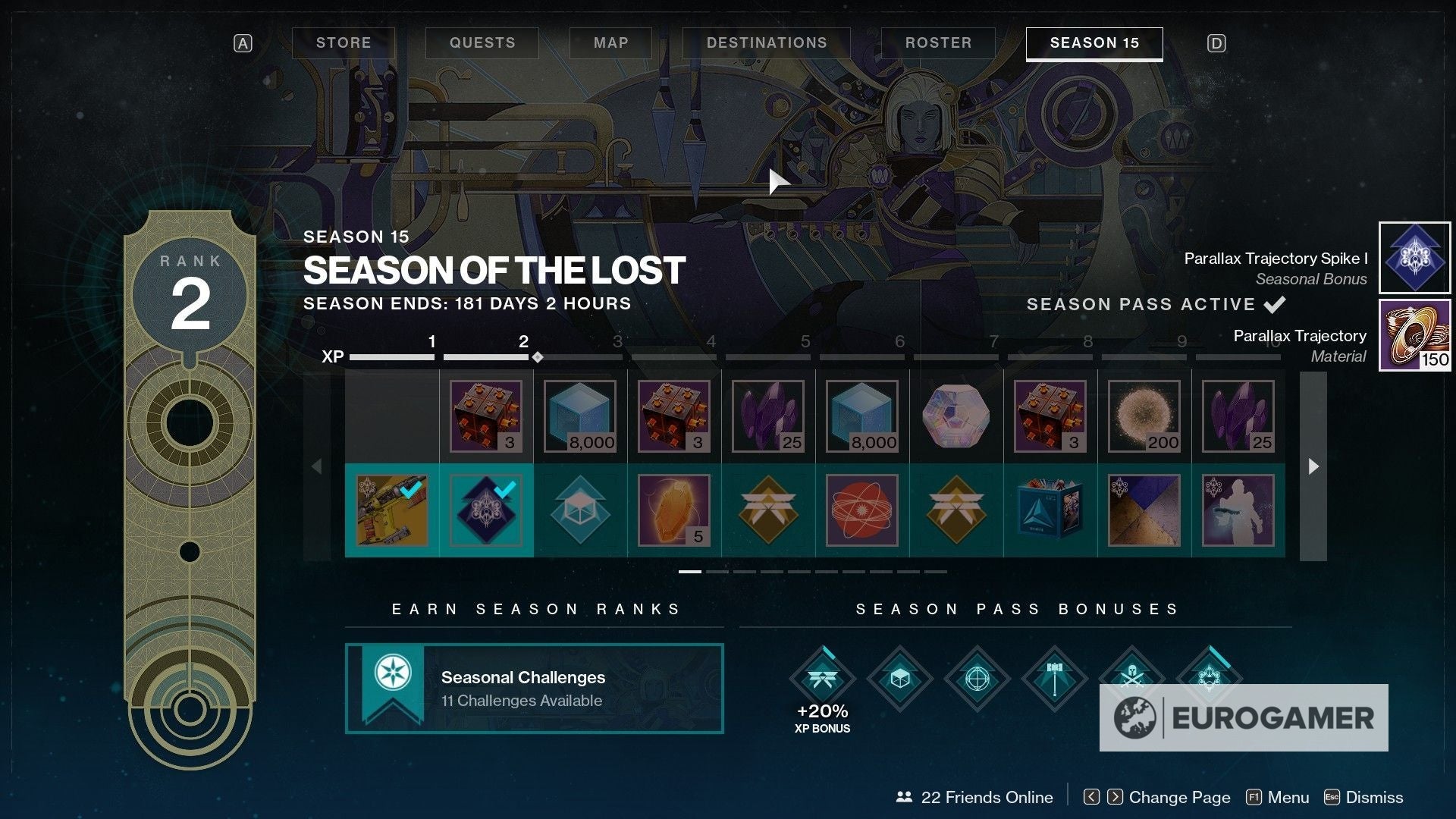Open the Store tab
Screen dimensions: 1456x819
[344, 43]
